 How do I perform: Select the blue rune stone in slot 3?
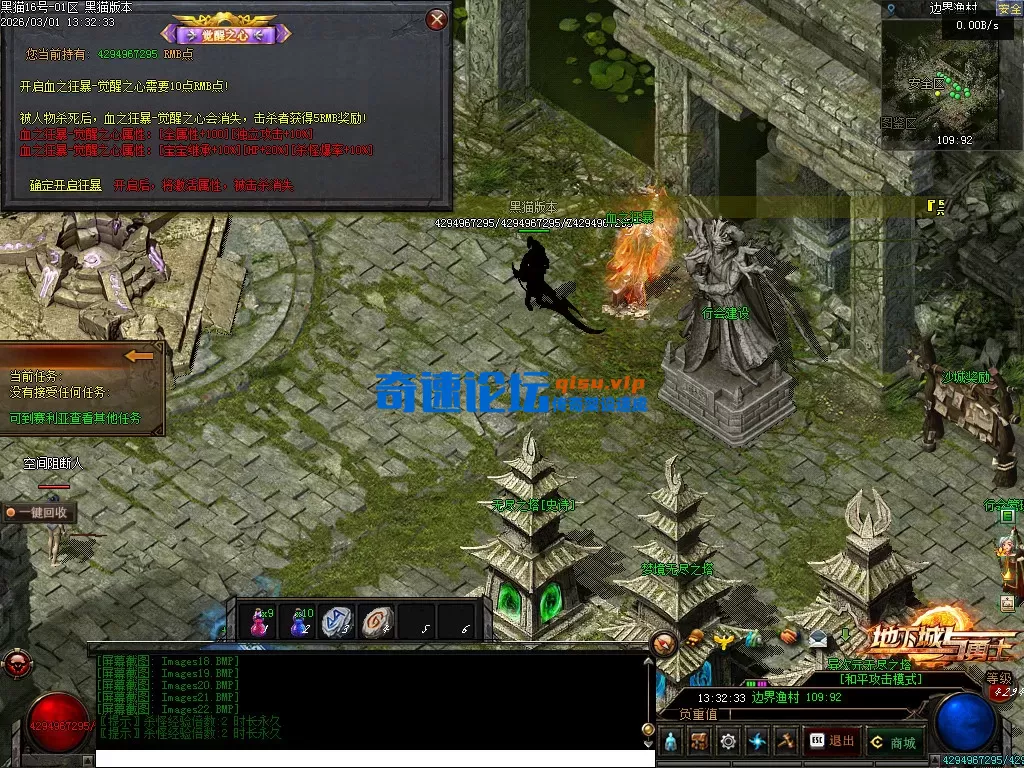[338, 621]
